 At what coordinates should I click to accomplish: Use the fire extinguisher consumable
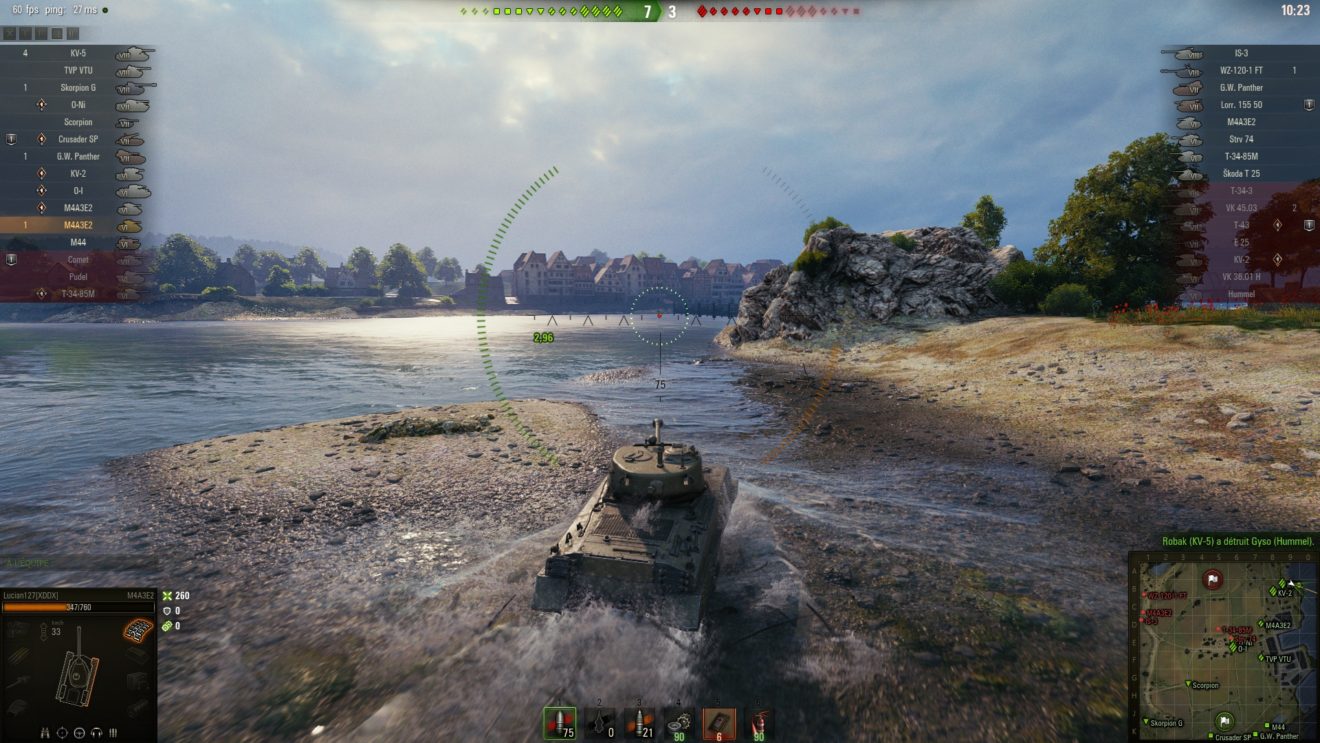(x=759, y=722)
